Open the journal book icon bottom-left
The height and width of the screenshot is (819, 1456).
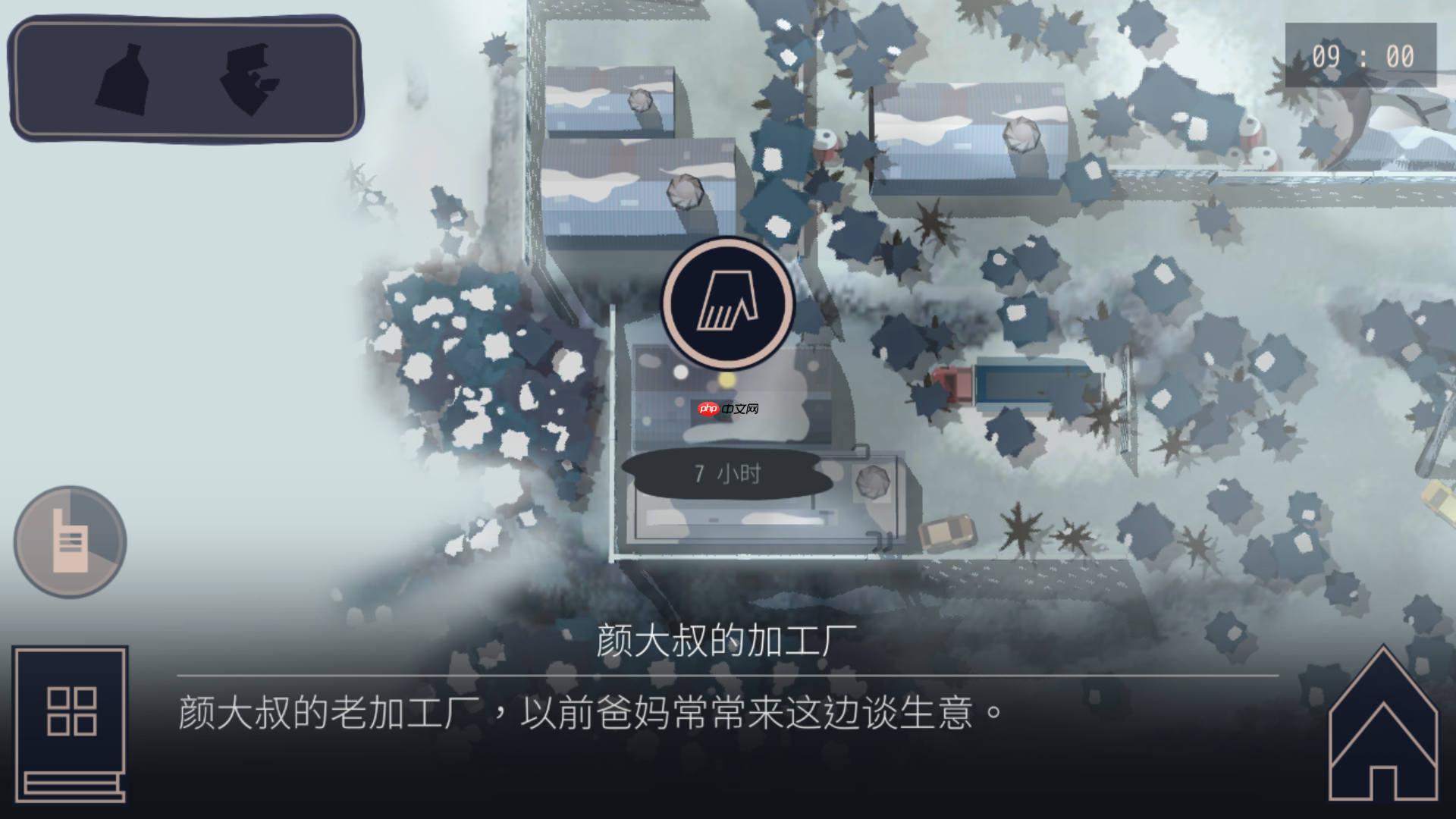click(68, 724)
